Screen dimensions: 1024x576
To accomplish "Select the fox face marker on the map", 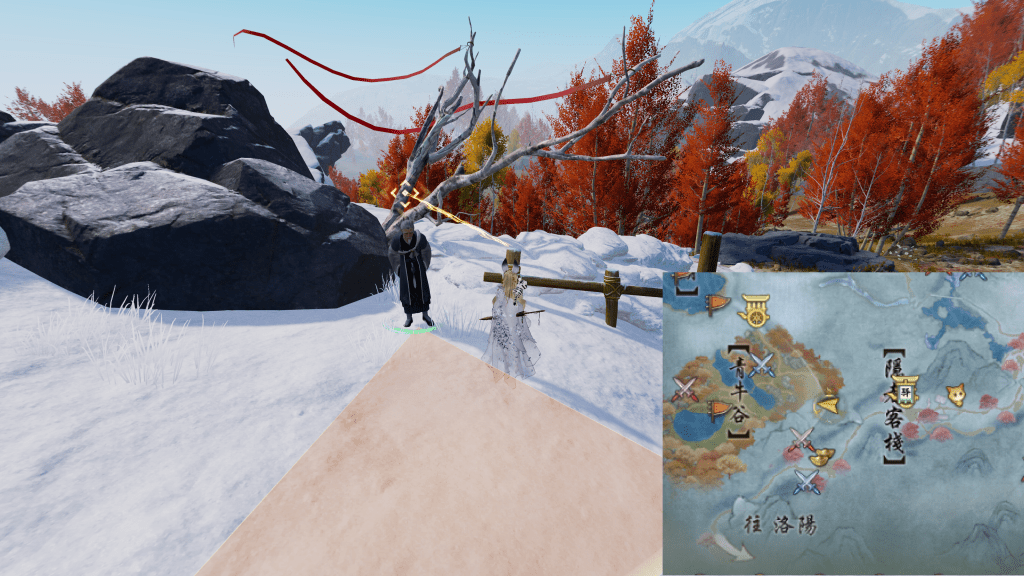I will [x=957, y=394].
